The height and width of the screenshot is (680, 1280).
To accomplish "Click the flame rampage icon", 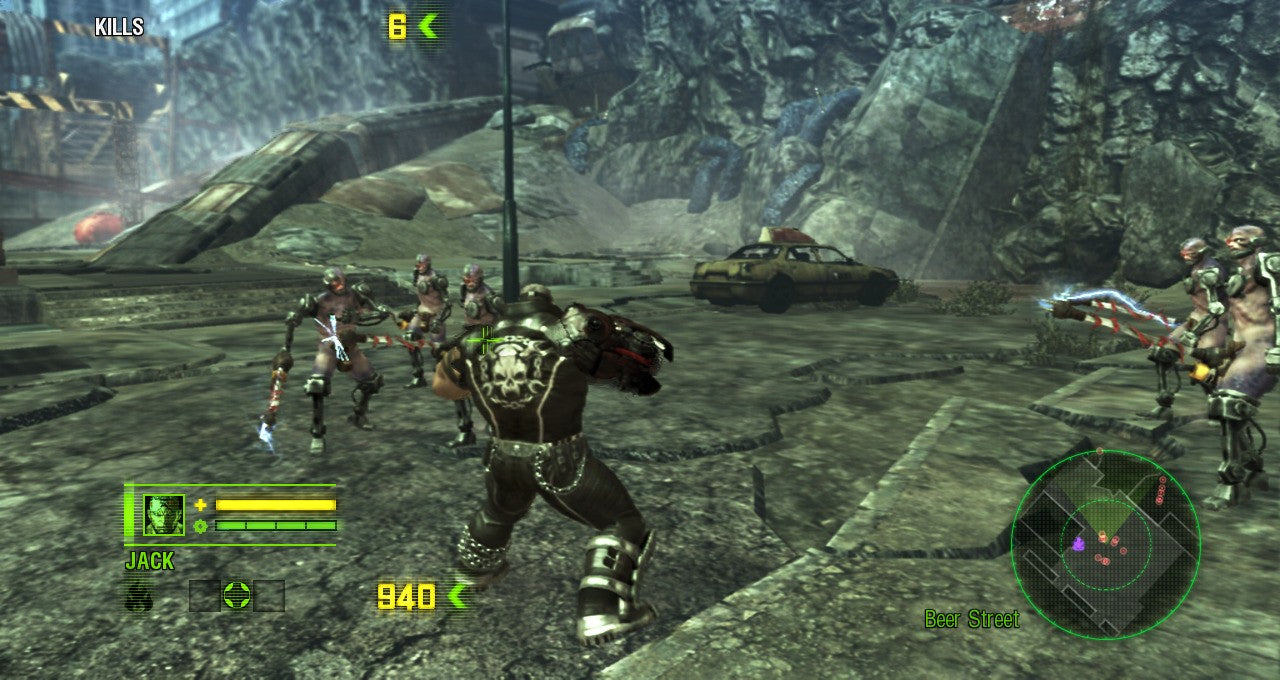I will tap(139, 596).
